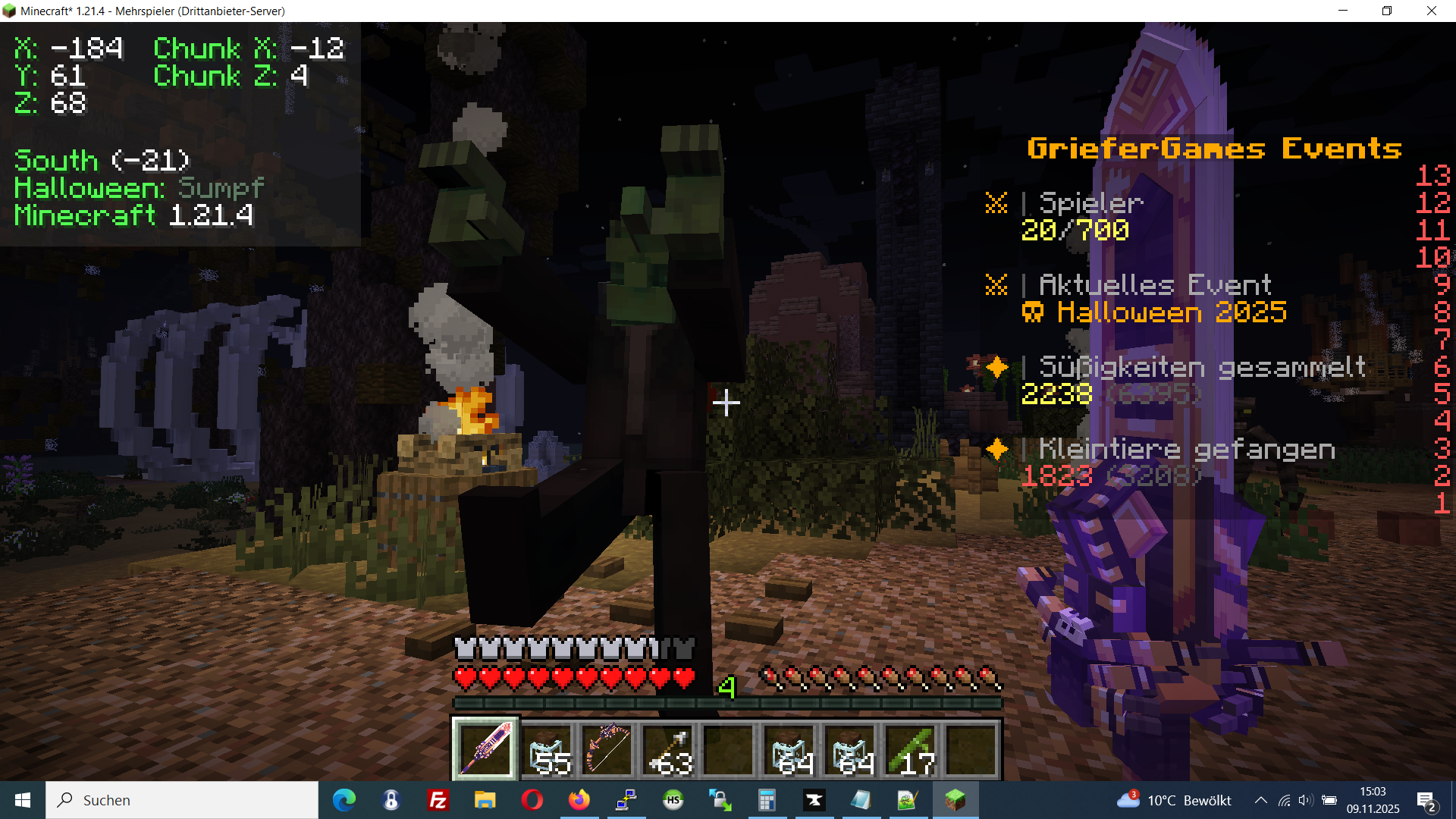The image size is (1456, 819).
Task: Select the glass jar stack of 55
Action: (547, 749)
